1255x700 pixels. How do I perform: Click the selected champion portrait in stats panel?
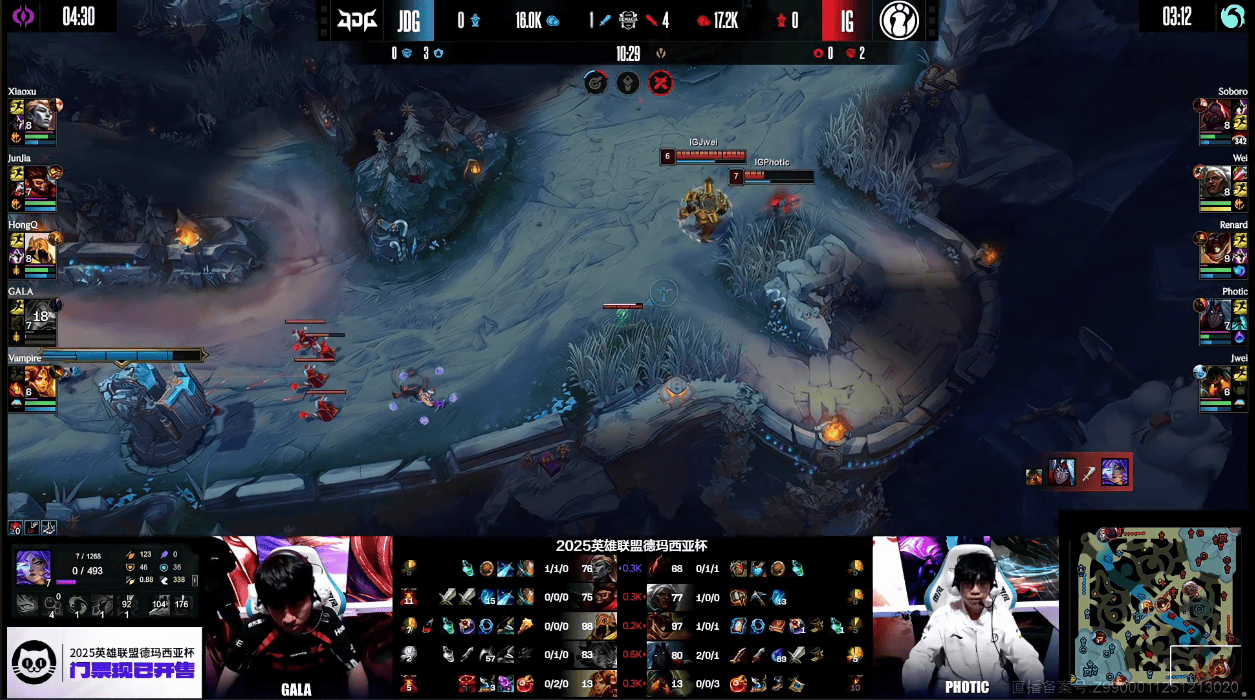[33, 567]
